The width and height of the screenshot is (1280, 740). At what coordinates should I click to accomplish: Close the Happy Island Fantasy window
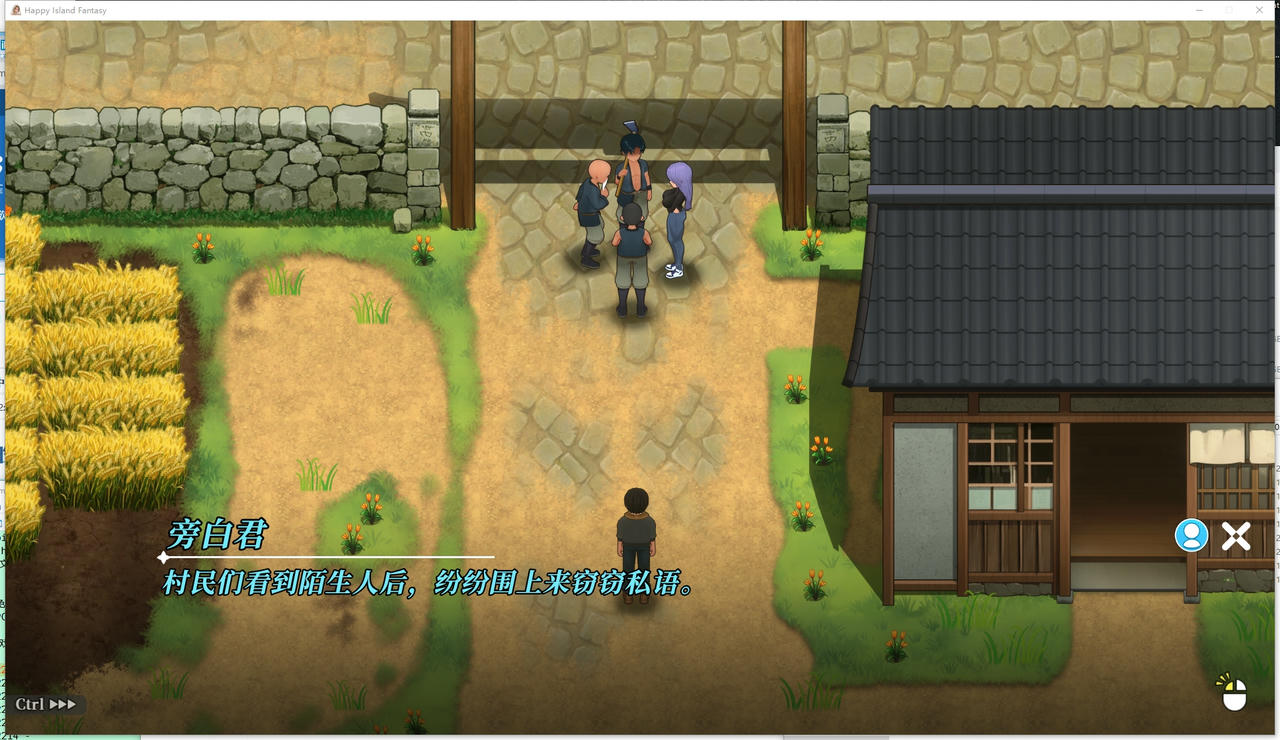(x=1260, y=10)
